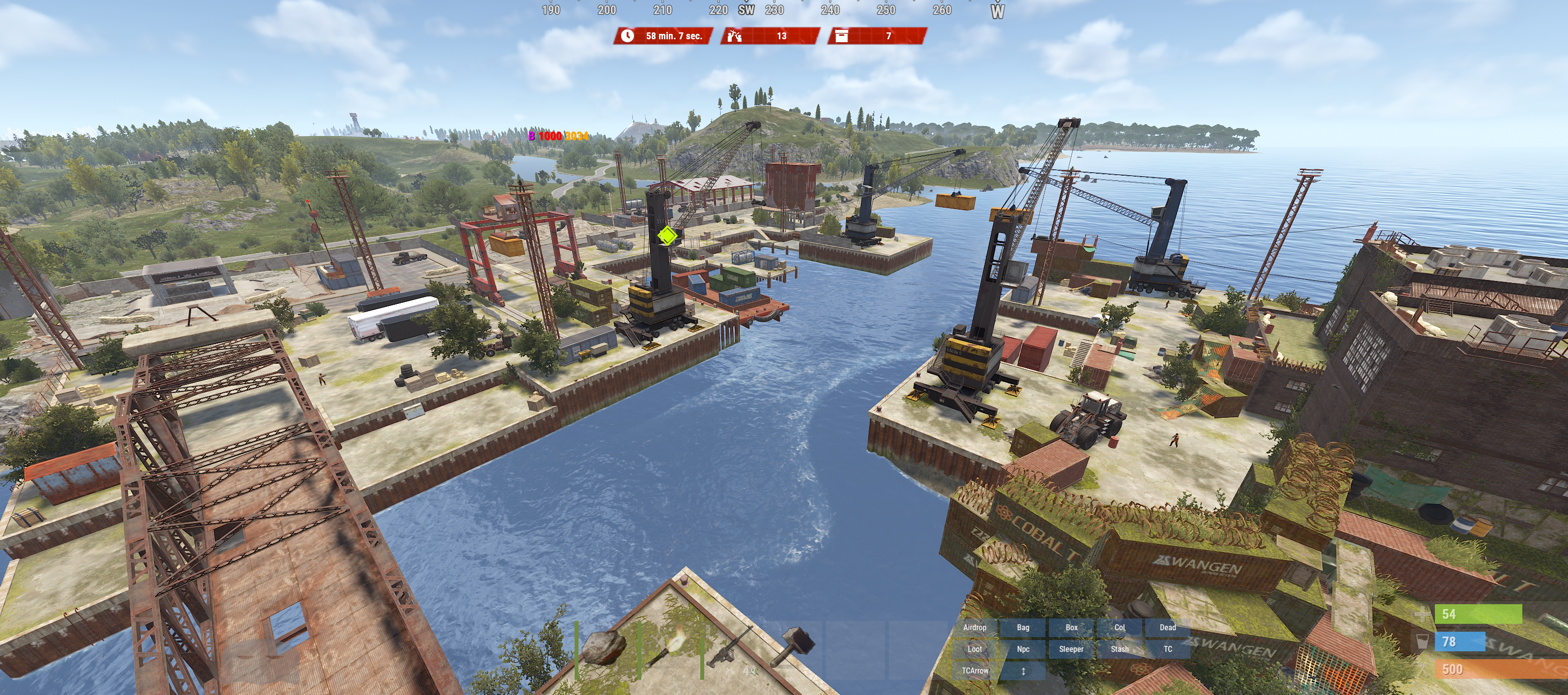
Task: Switch on the Dead filter
Action: 1167,627
